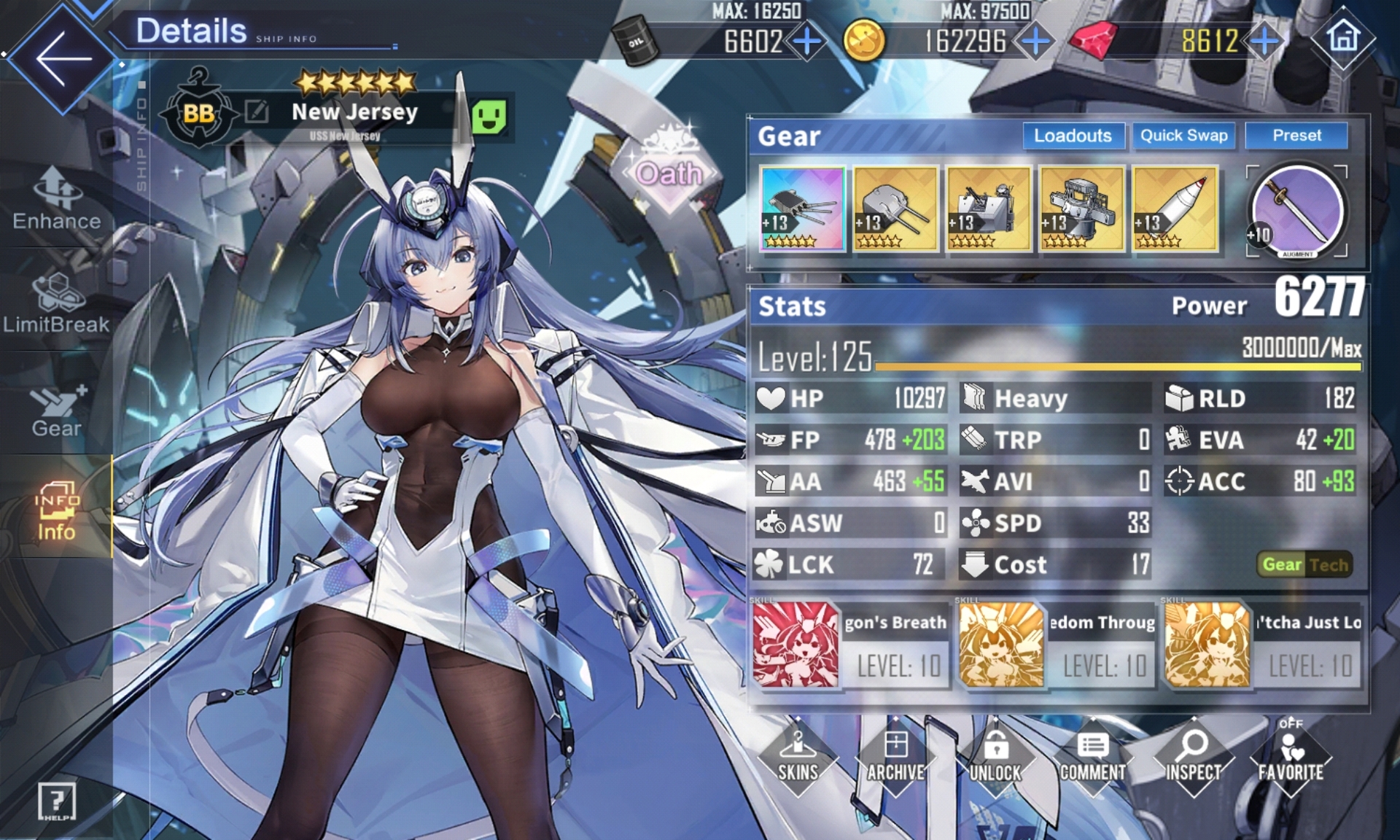1400x840 pixels.
Task: Add more oil with plus button
Action: click(x=806, y=42)
